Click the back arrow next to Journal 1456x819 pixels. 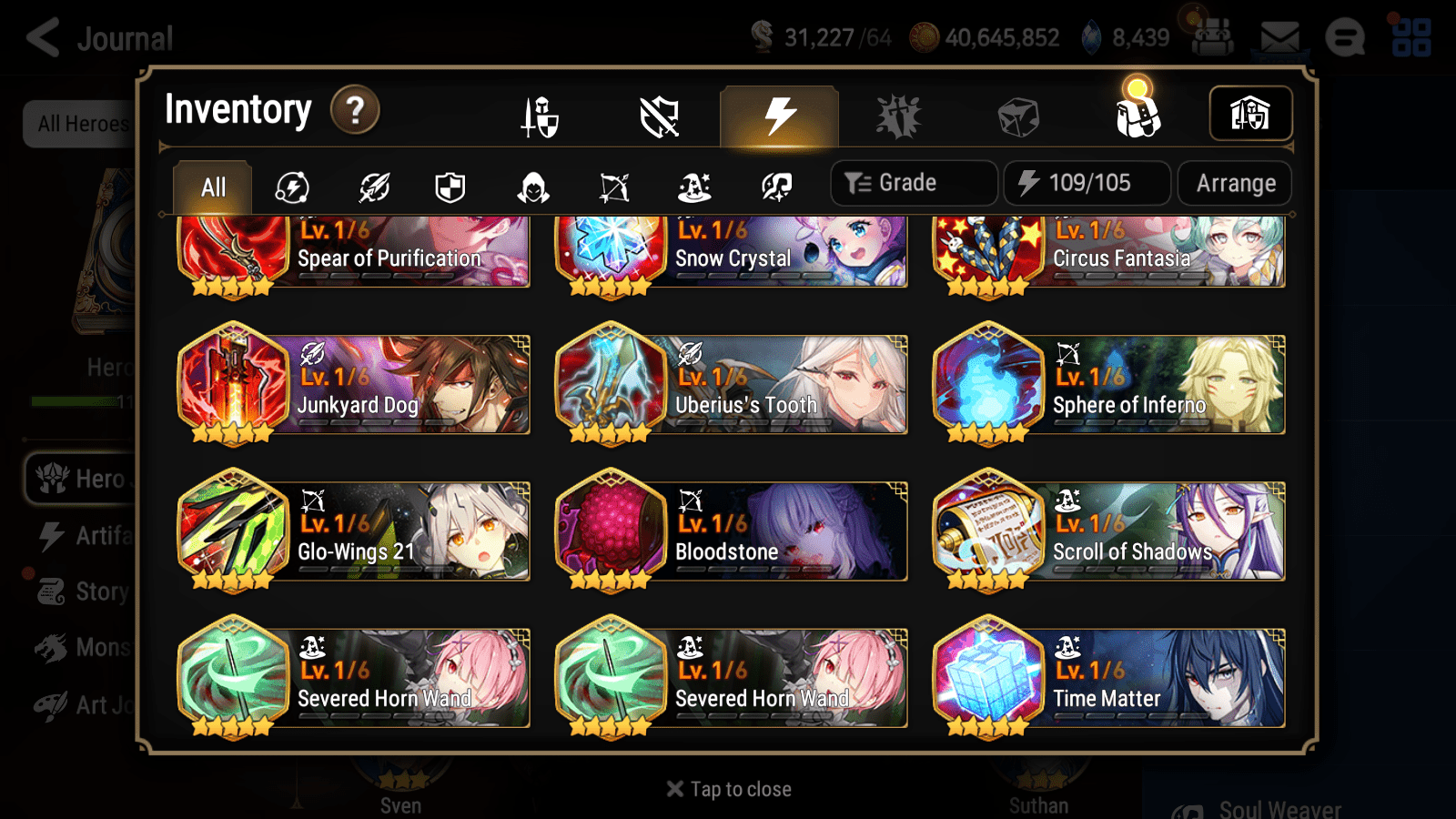click(43, 37)
